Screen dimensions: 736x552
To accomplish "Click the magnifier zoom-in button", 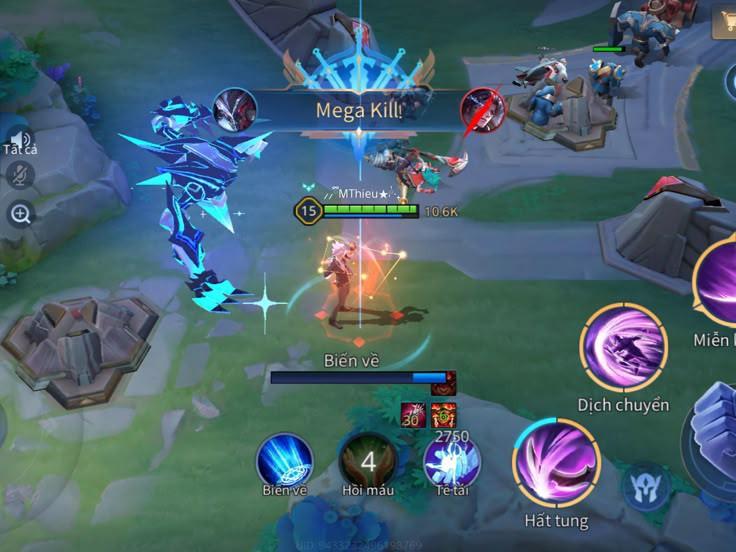I will click(x=20, y=212).
